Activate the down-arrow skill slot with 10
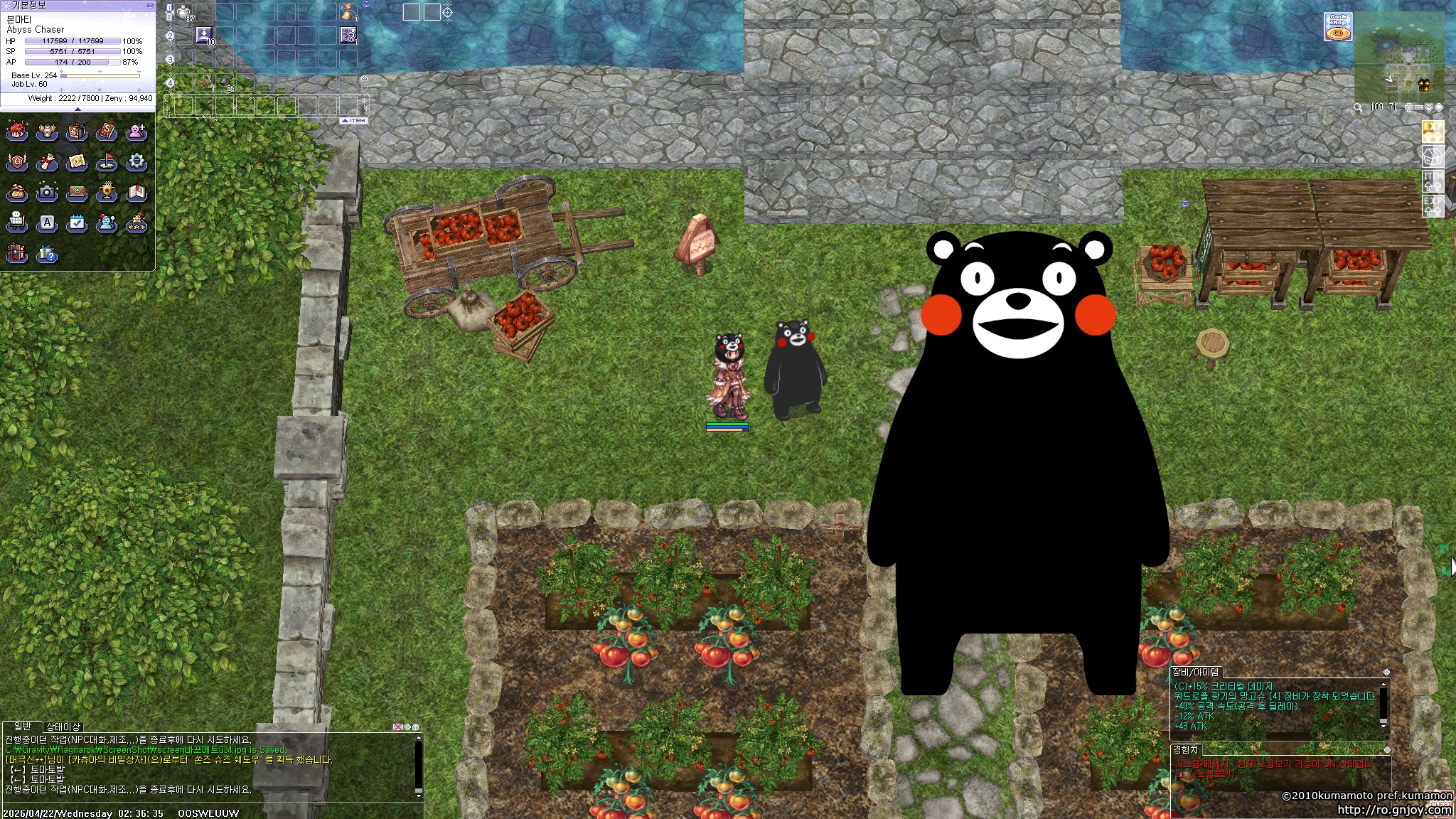This screenshot has height=819, width=1456. 204,35
